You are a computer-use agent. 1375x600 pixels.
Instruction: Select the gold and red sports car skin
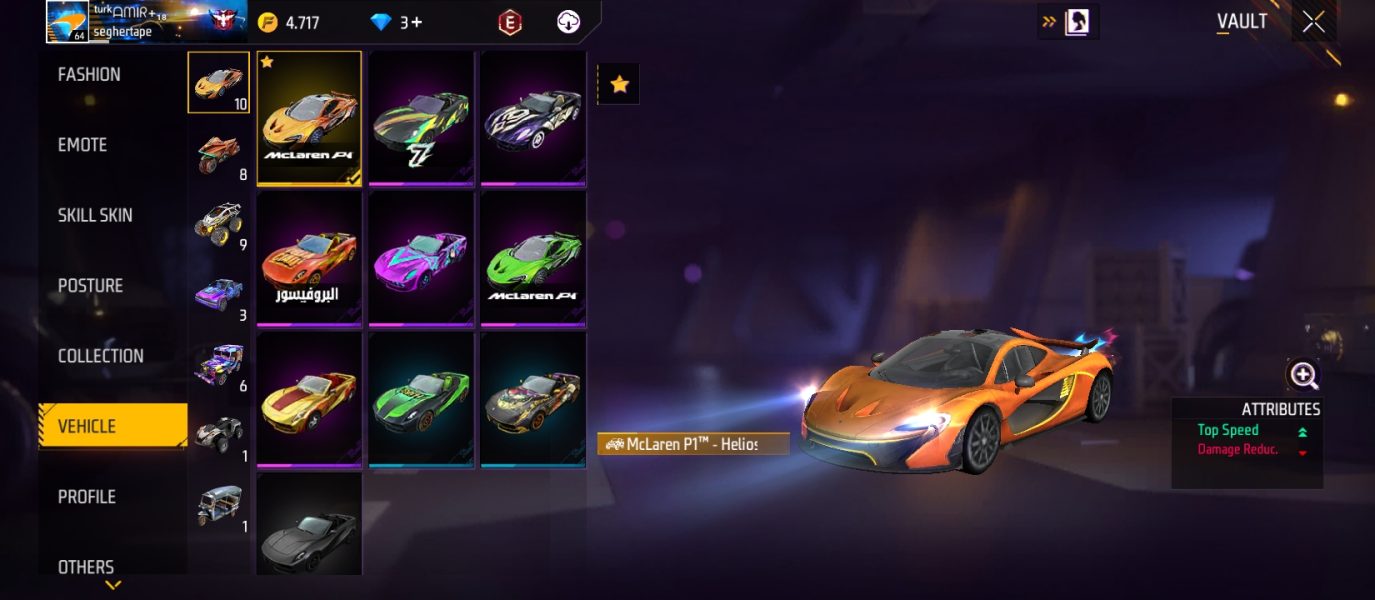coord(309,399)
